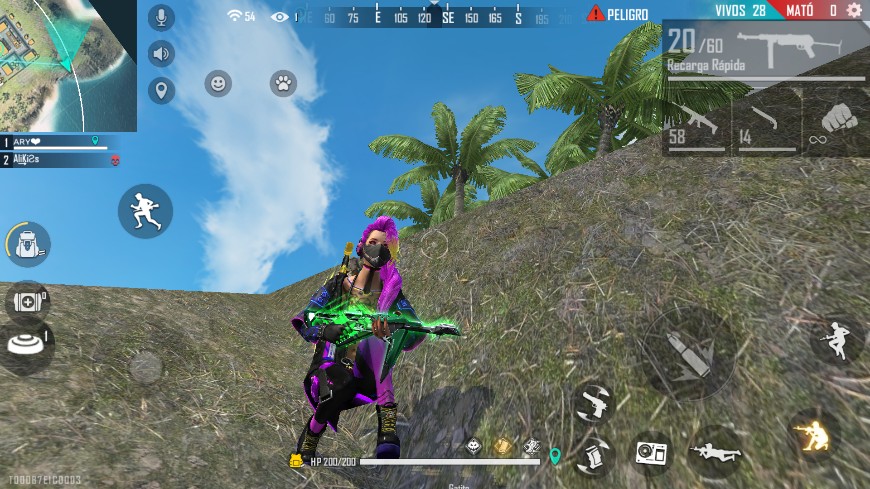Expand the minimap
Viewport: 870px width, 489px height.
click(x=68, y=66)
